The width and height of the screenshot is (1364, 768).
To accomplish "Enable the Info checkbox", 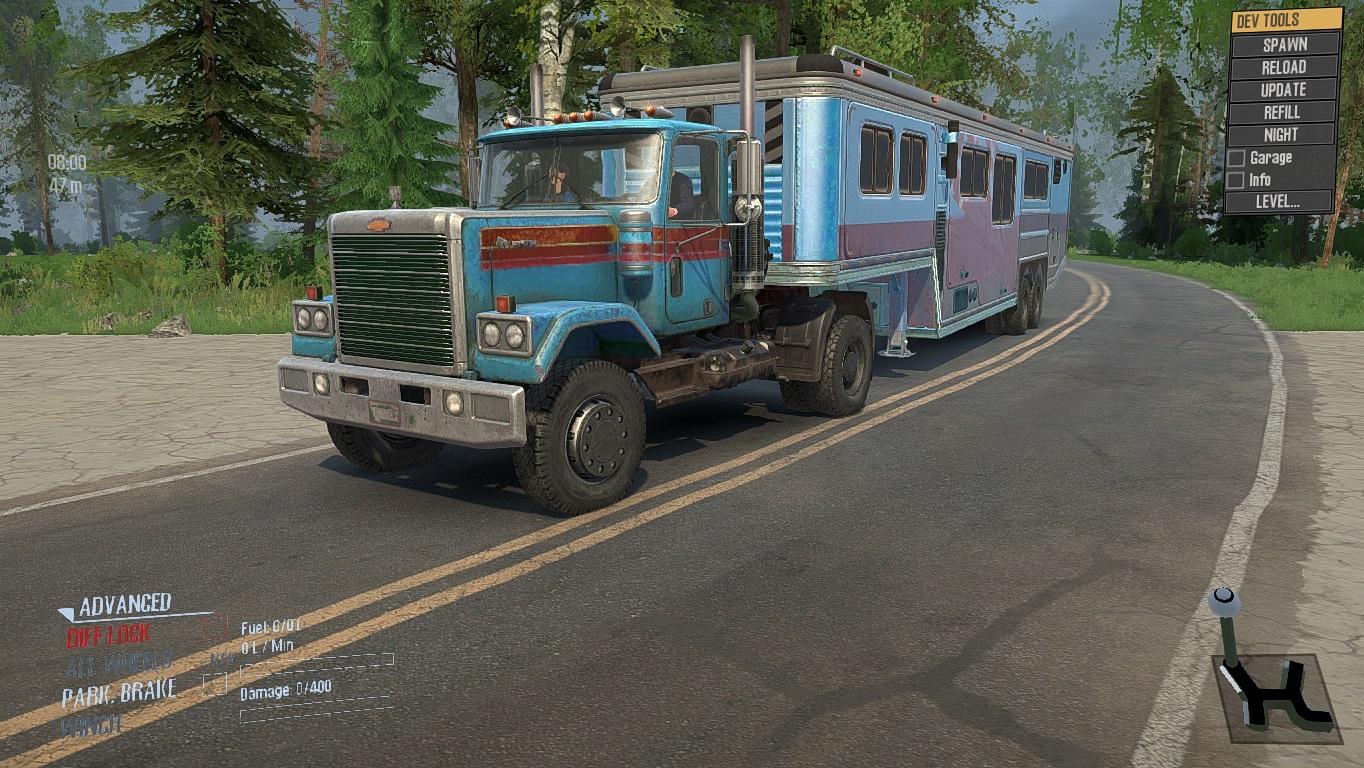I will (1237, 180).
